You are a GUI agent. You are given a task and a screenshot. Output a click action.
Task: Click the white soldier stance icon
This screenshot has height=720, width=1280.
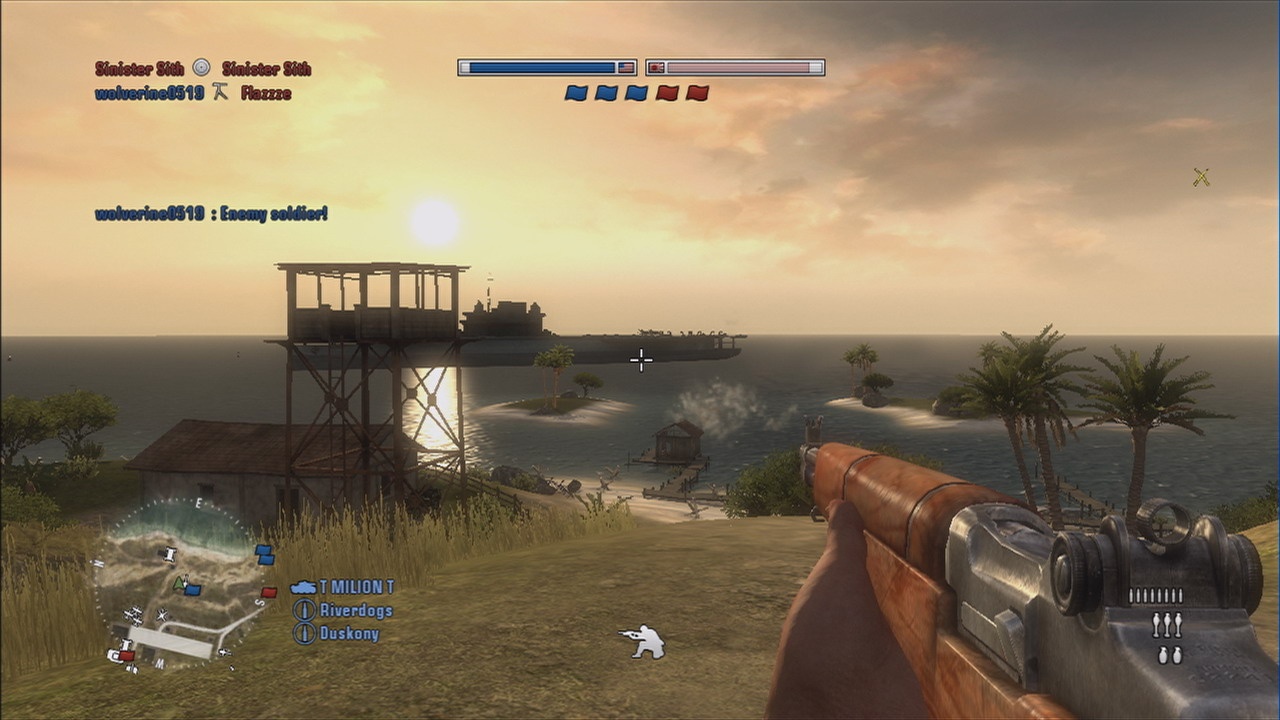click(x=642, y=641)
